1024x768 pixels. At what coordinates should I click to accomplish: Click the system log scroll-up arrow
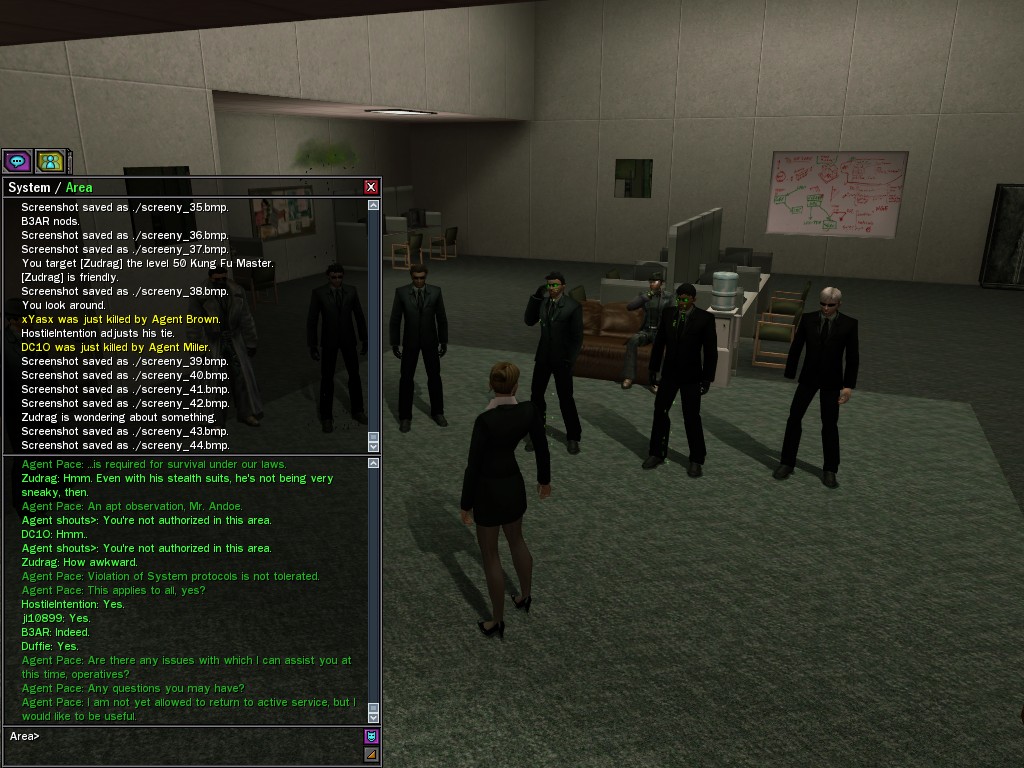click(x=374, y=205)
